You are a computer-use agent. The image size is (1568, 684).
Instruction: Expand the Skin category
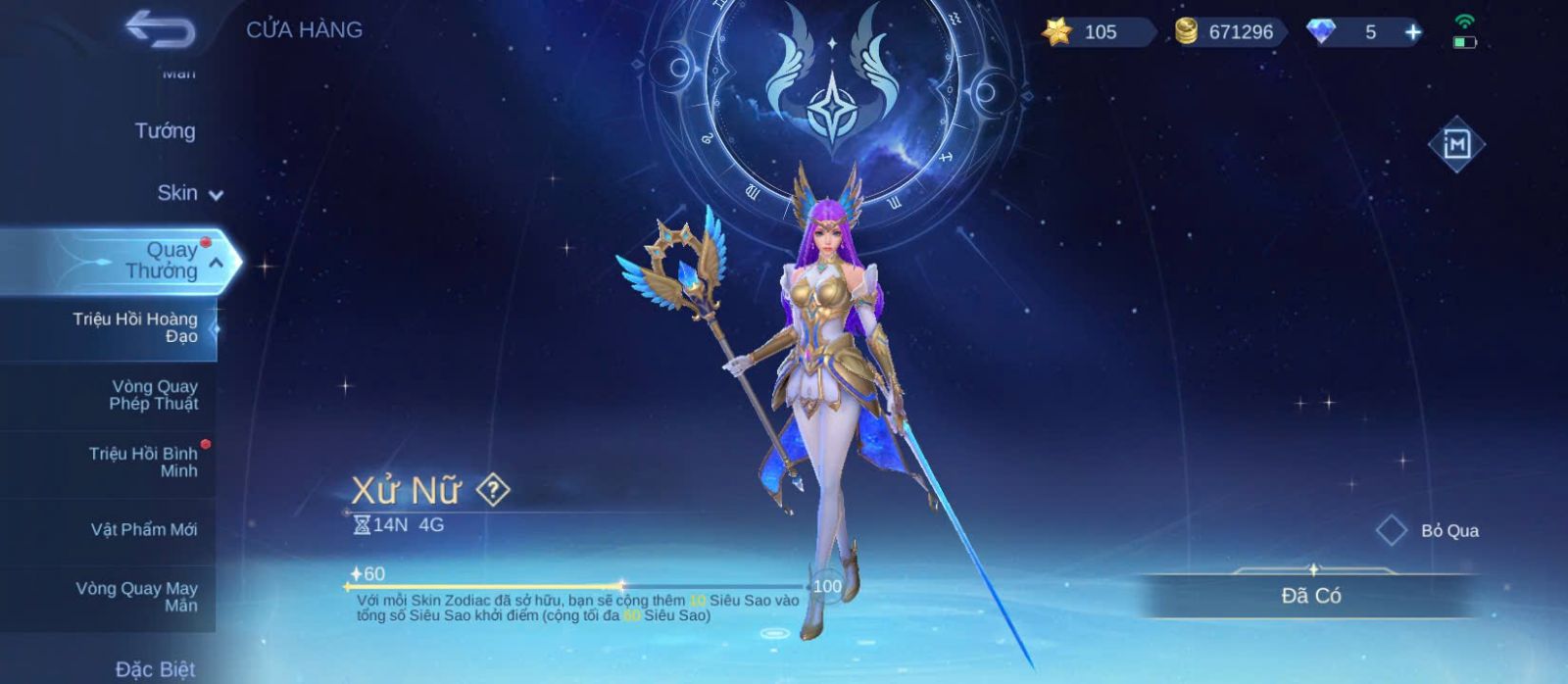(x=189, y=193)
